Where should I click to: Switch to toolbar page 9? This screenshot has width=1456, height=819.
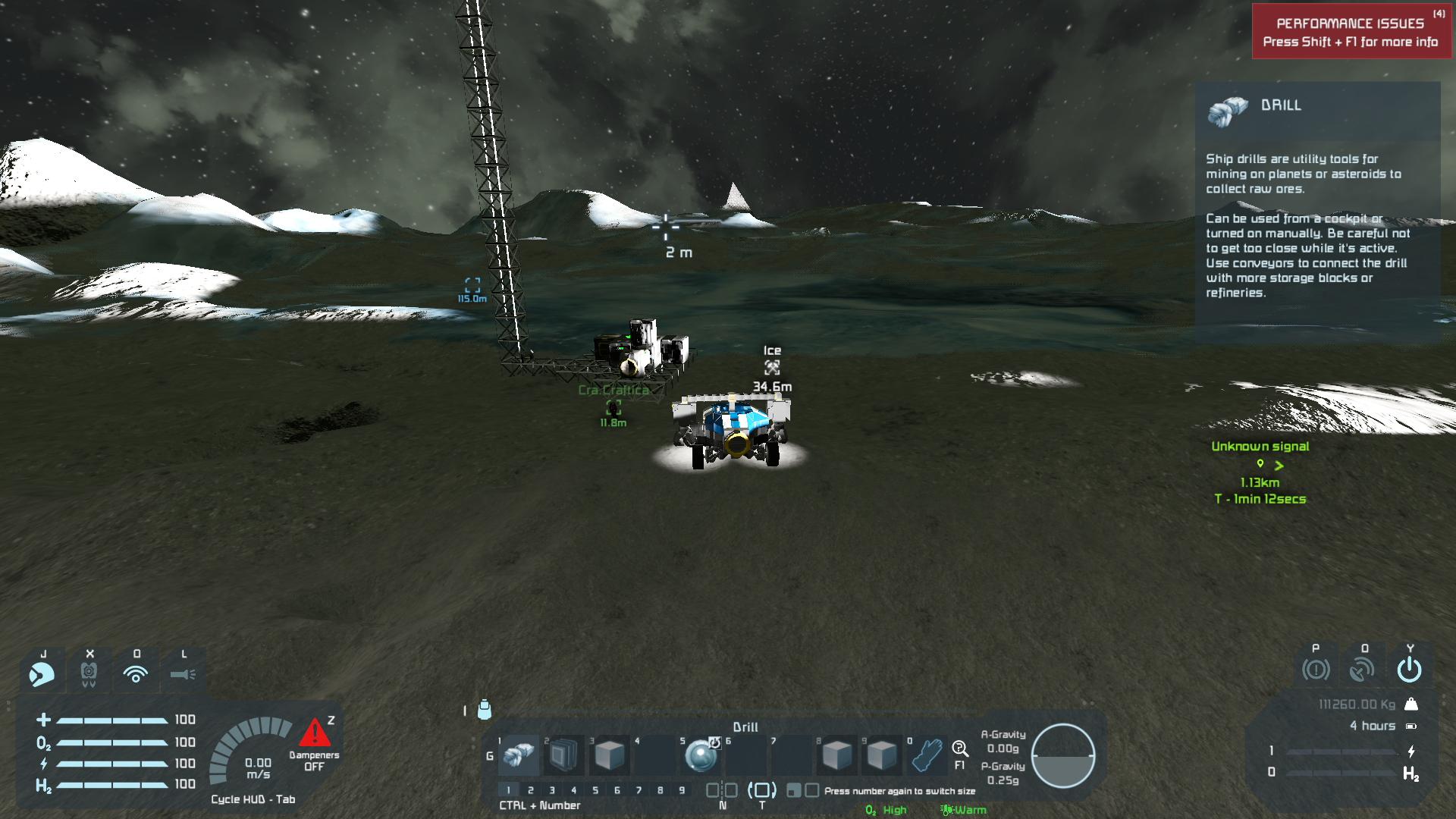tap(682, 790)
